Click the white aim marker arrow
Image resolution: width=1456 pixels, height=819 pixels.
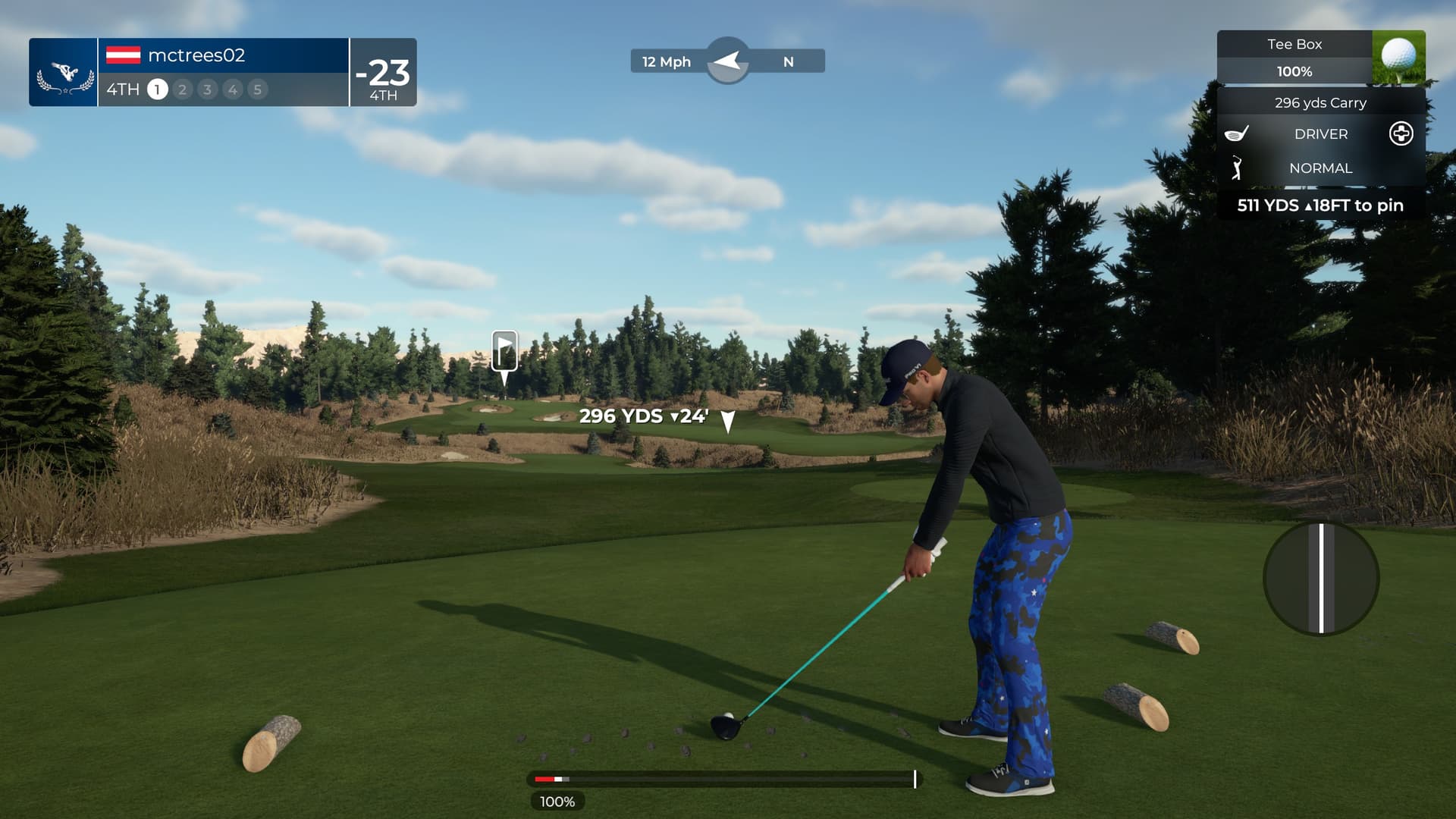coord(727,422)
